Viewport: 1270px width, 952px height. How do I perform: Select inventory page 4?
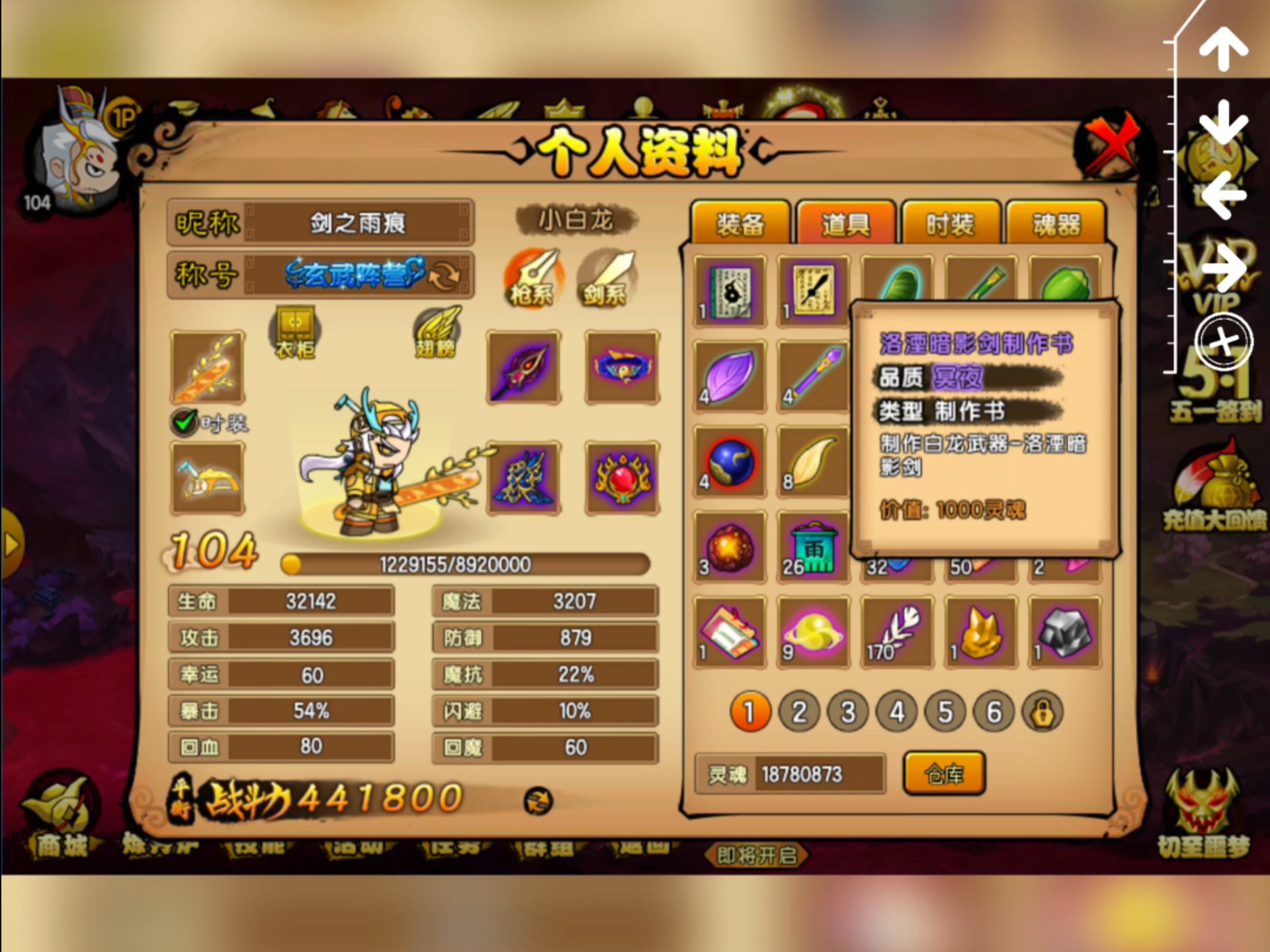point(896,712)
